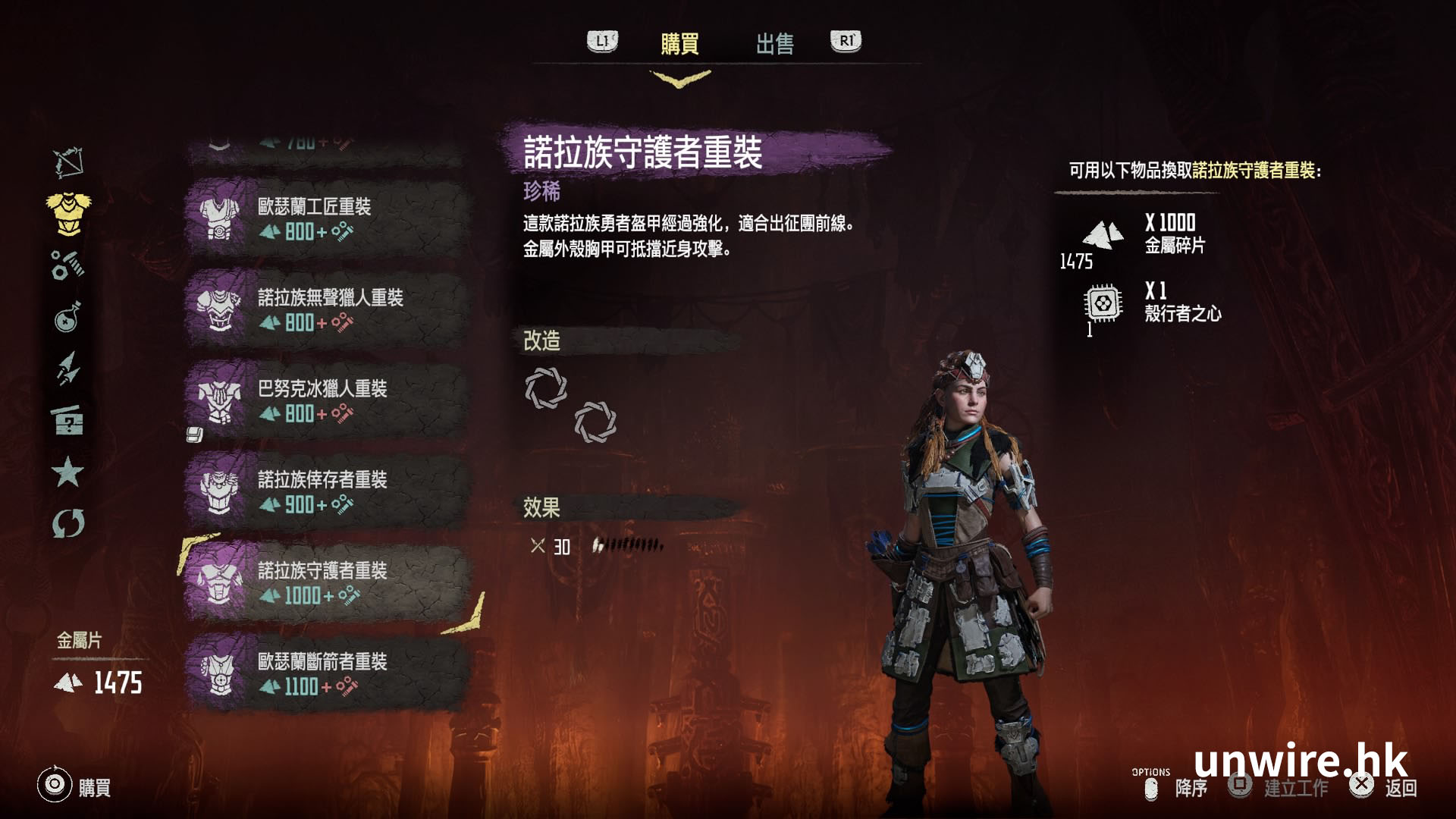Show the modifications coil category
The image size is (1456, 819).
(68, 265)
